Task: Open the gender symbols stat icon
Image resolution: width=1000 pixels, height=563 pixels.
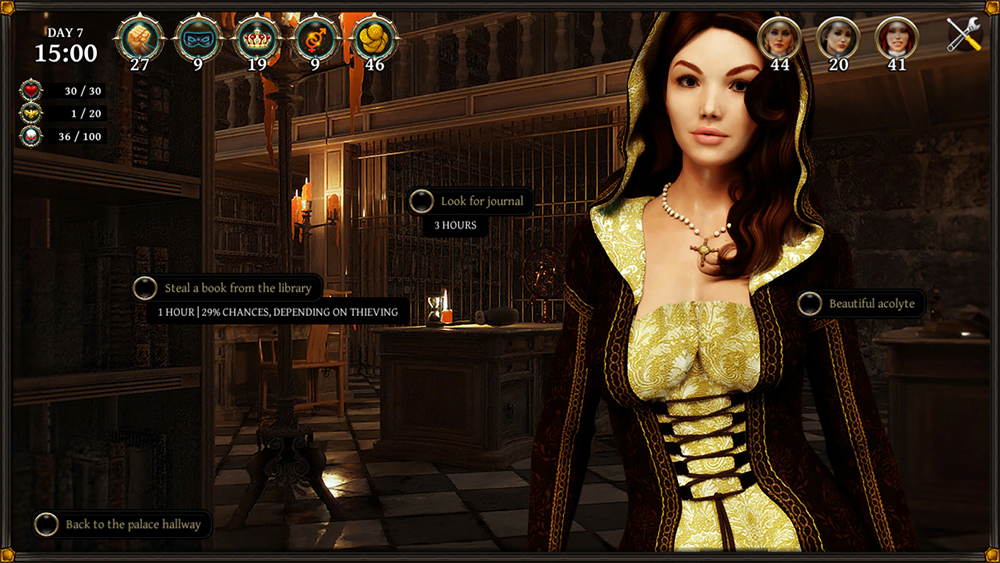Action: [x=316, y=39]
